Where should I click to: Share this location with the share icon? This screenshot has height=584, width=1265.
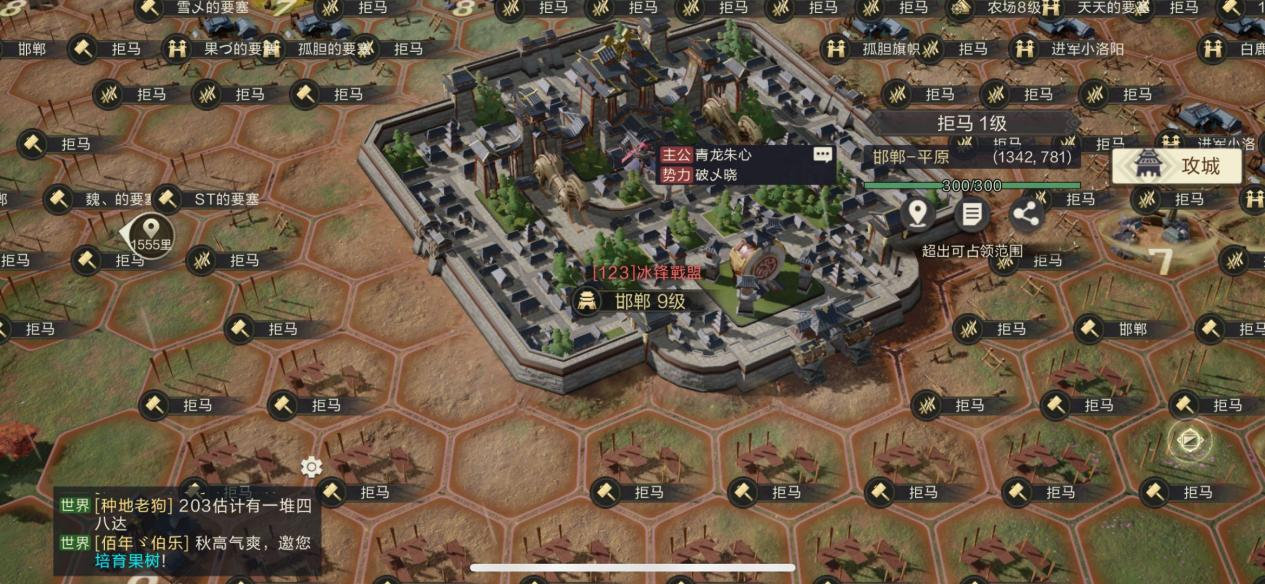coord(1026,213)
